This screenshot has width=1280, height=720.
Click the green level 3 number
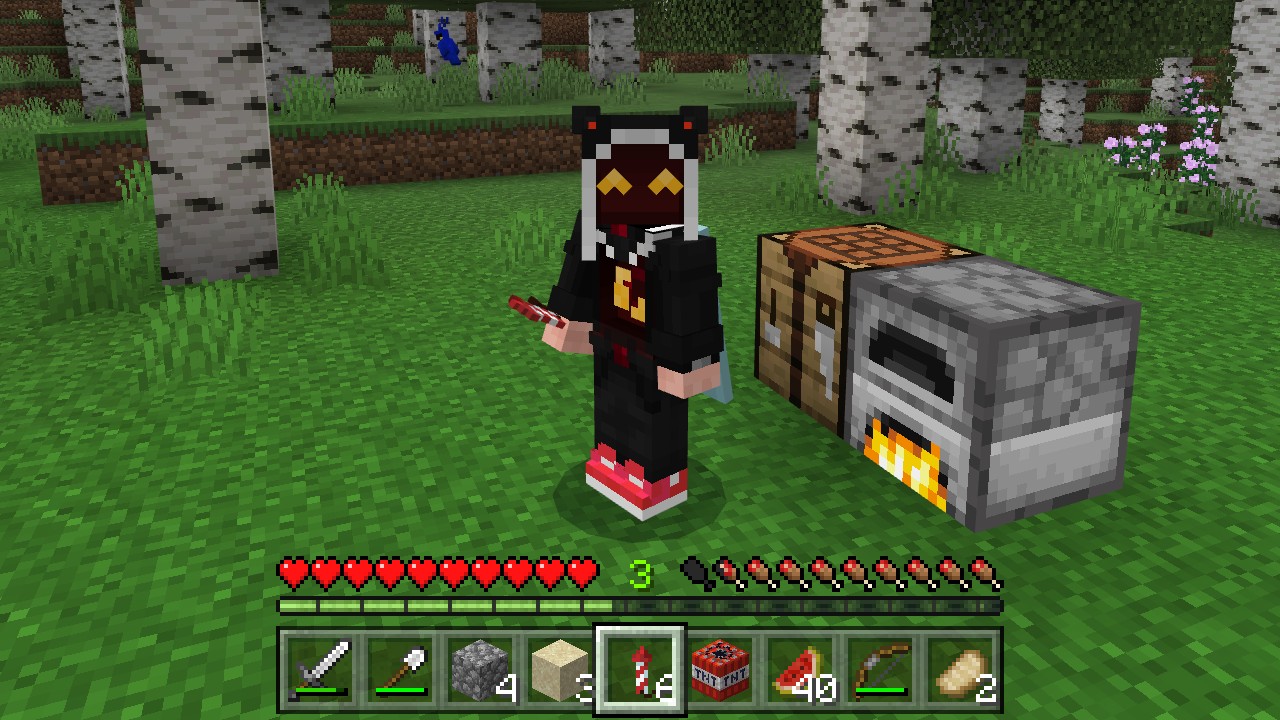coord(640,574)
